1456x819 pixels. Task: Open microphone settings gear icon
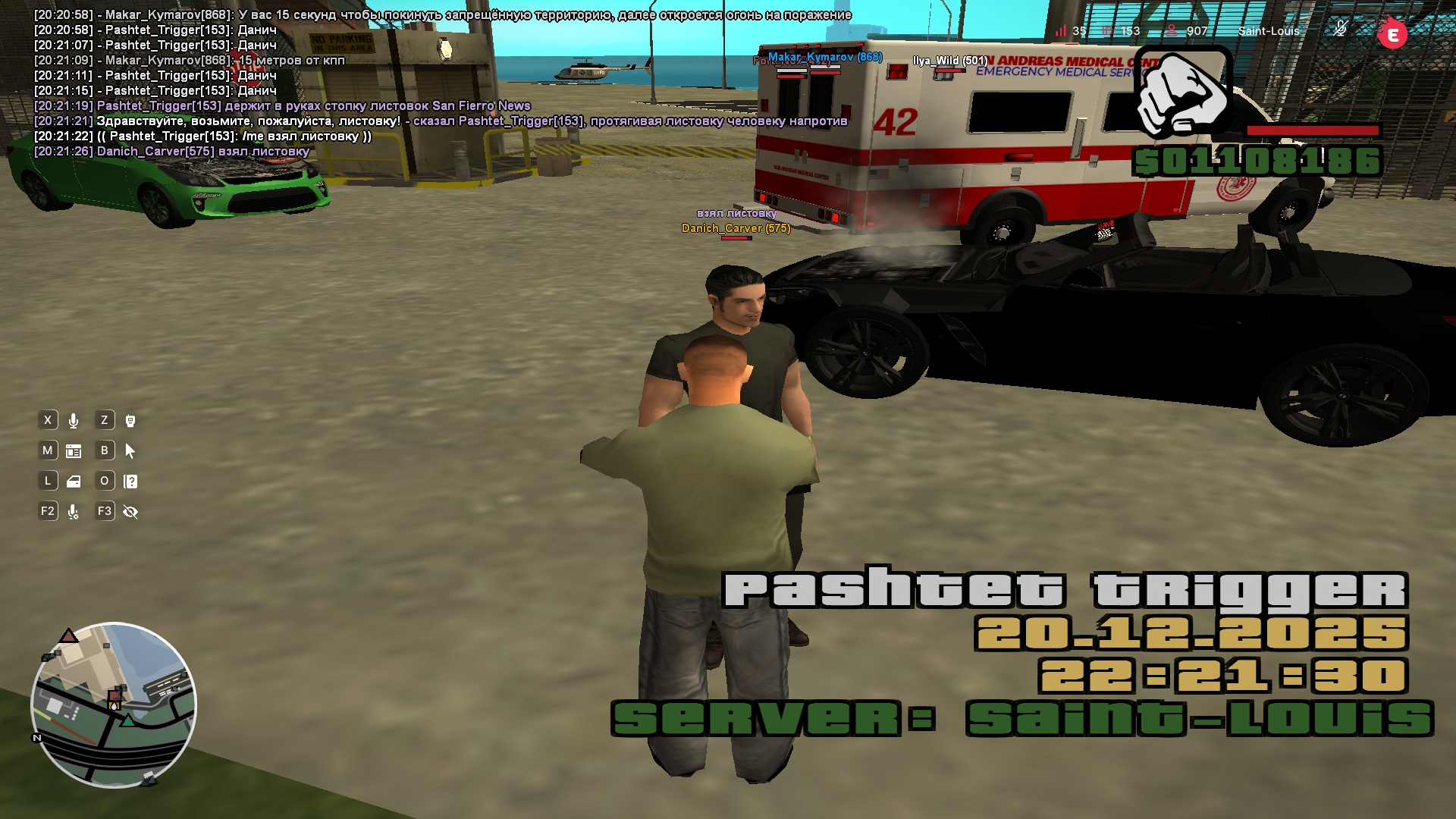pyautogui.click(x=74, y=513)
